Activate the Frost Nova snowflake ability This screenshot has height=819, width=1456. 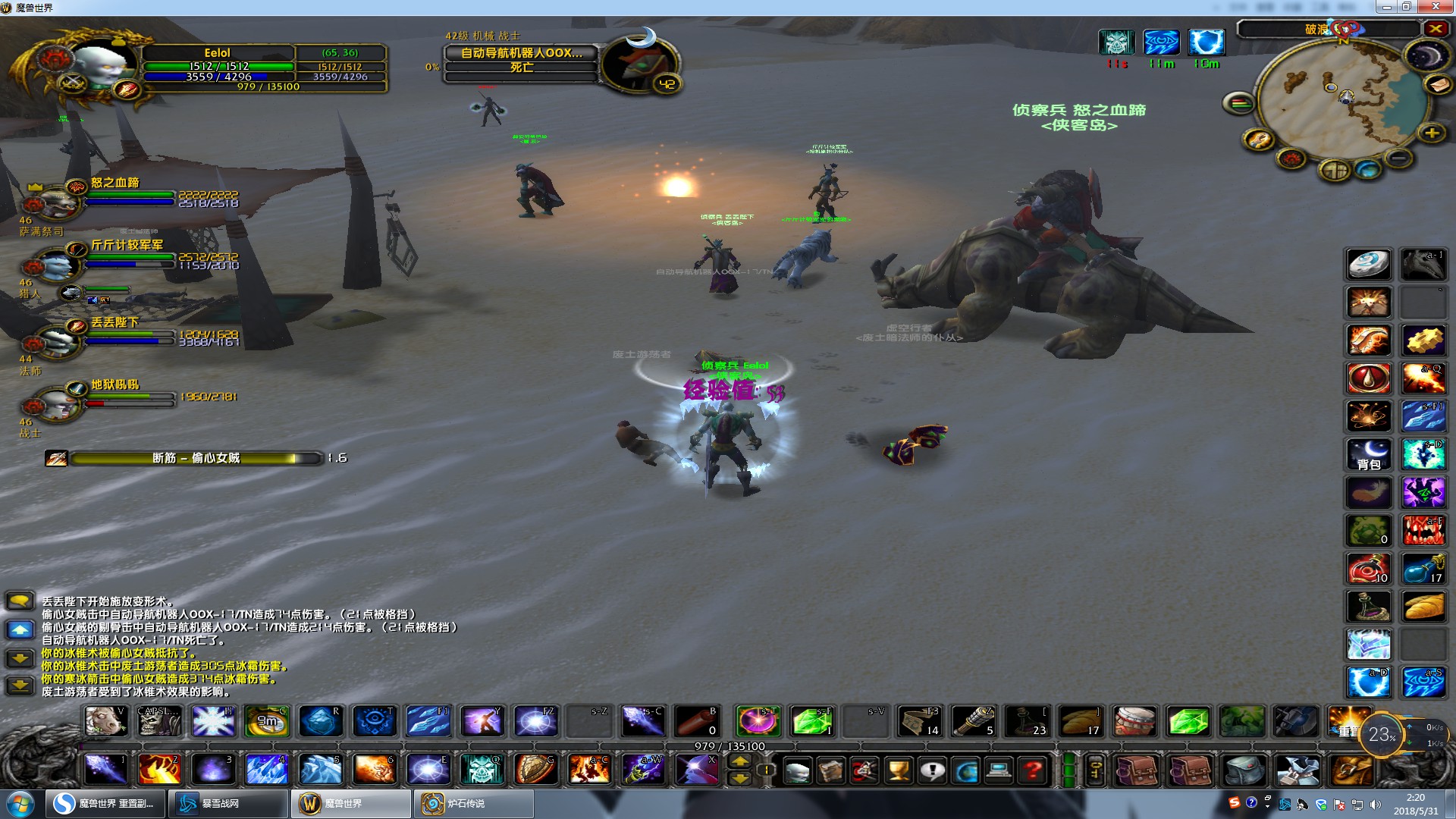tap(213, 721)
